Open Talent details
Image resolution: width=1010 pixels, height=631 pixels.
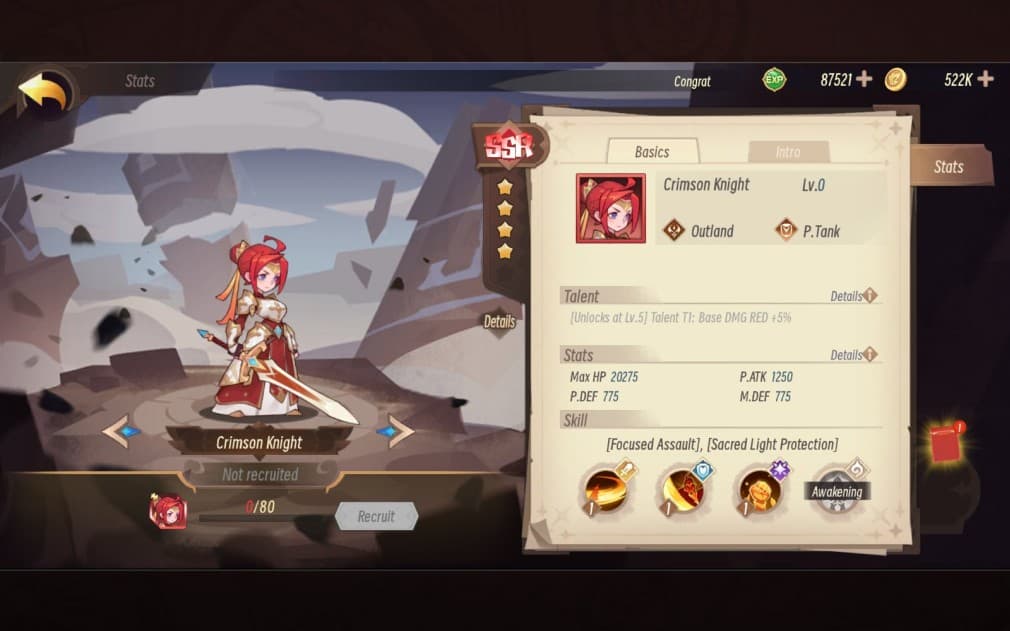click(x=853, y=297)
